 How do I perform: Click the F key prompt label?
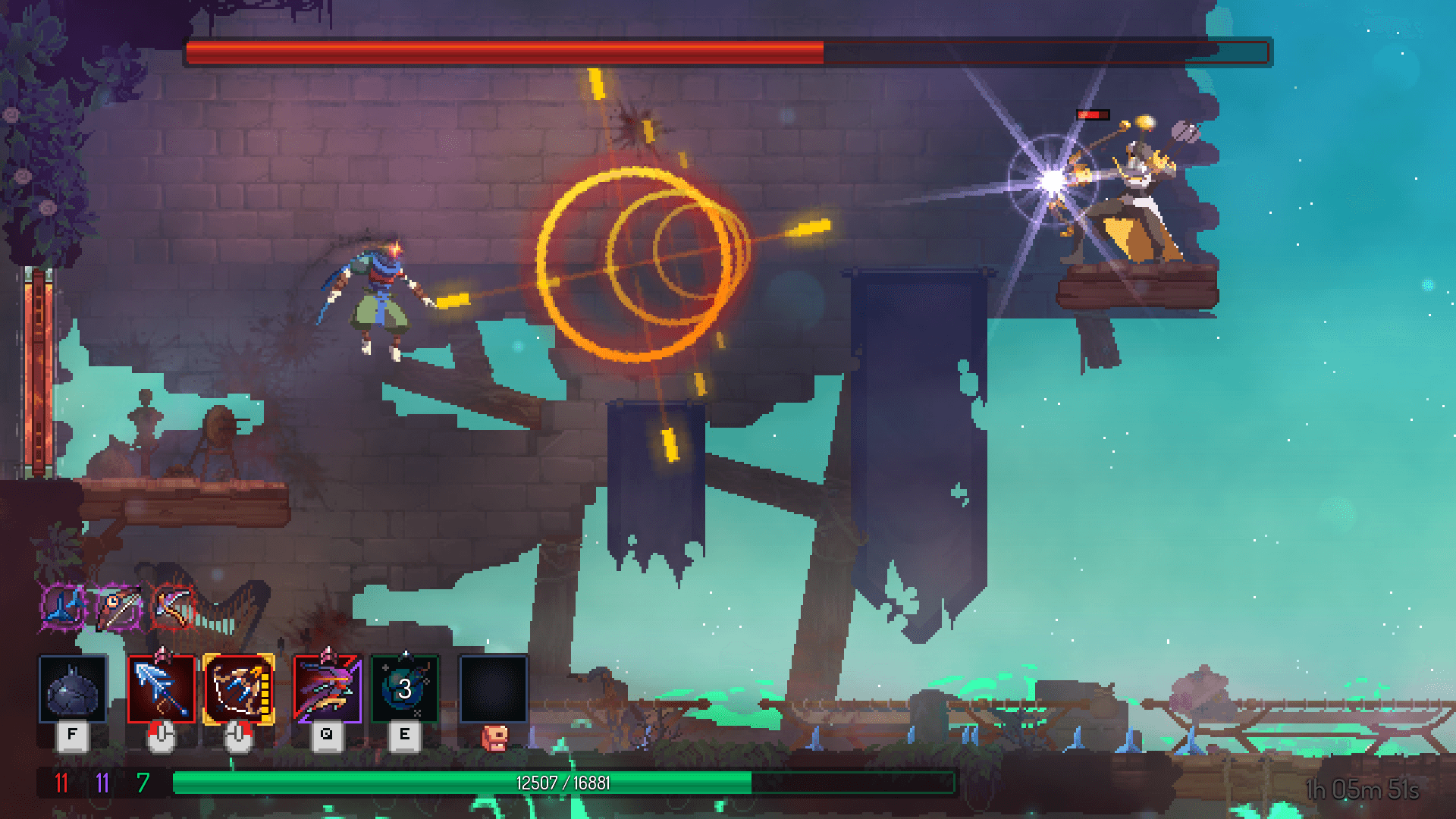click(x=72, y=734)
